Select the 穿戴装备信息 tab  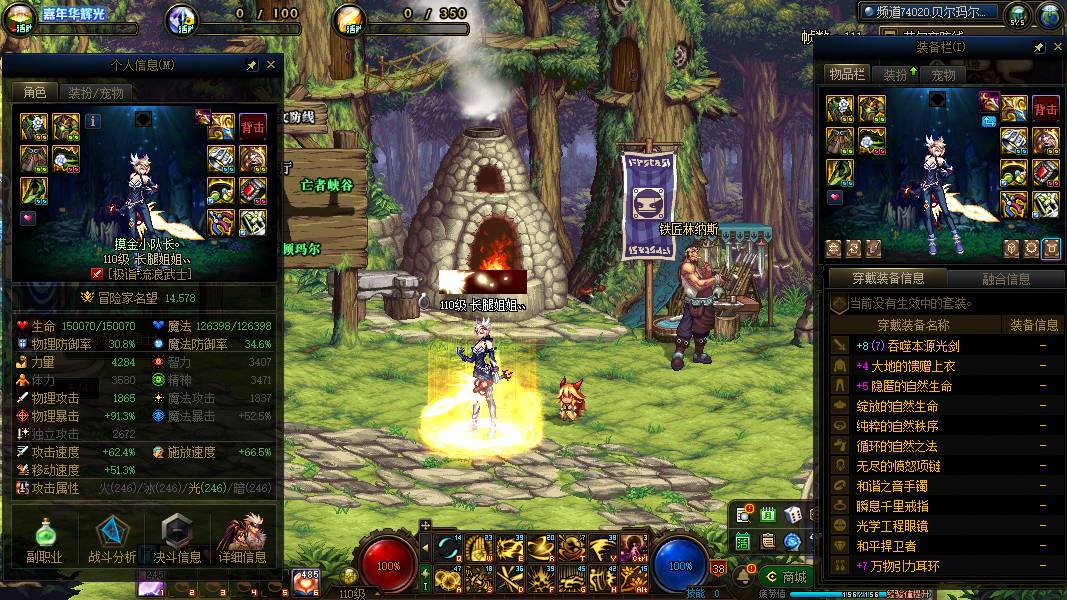pos(888,279)
